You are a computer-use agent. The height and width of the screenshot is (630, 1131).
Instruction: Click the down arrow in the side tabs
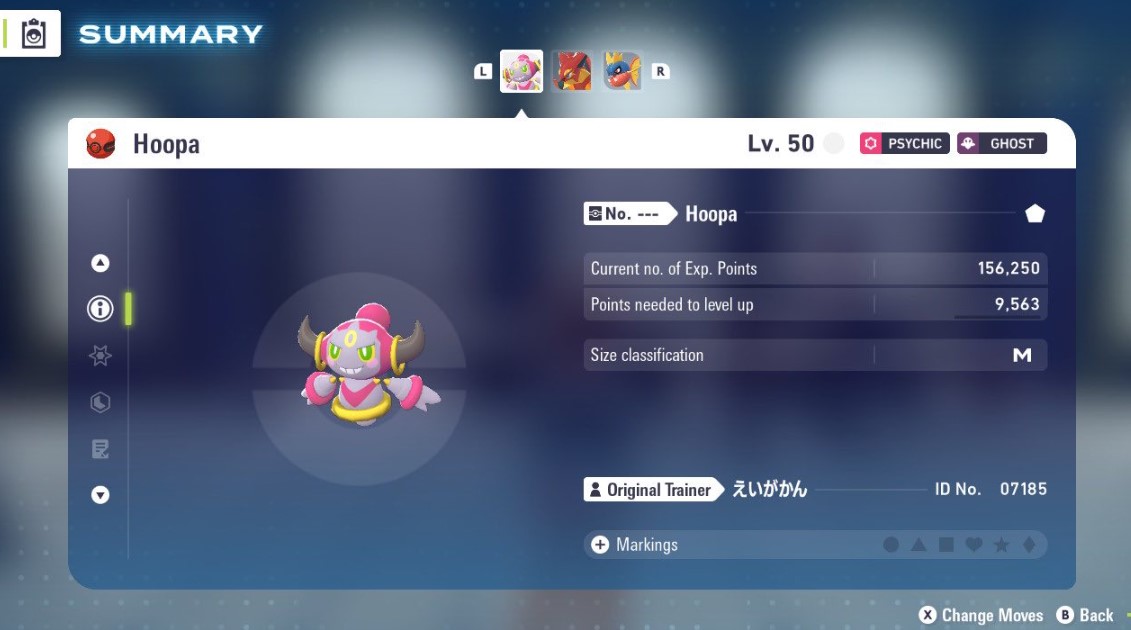pos(100,495)
